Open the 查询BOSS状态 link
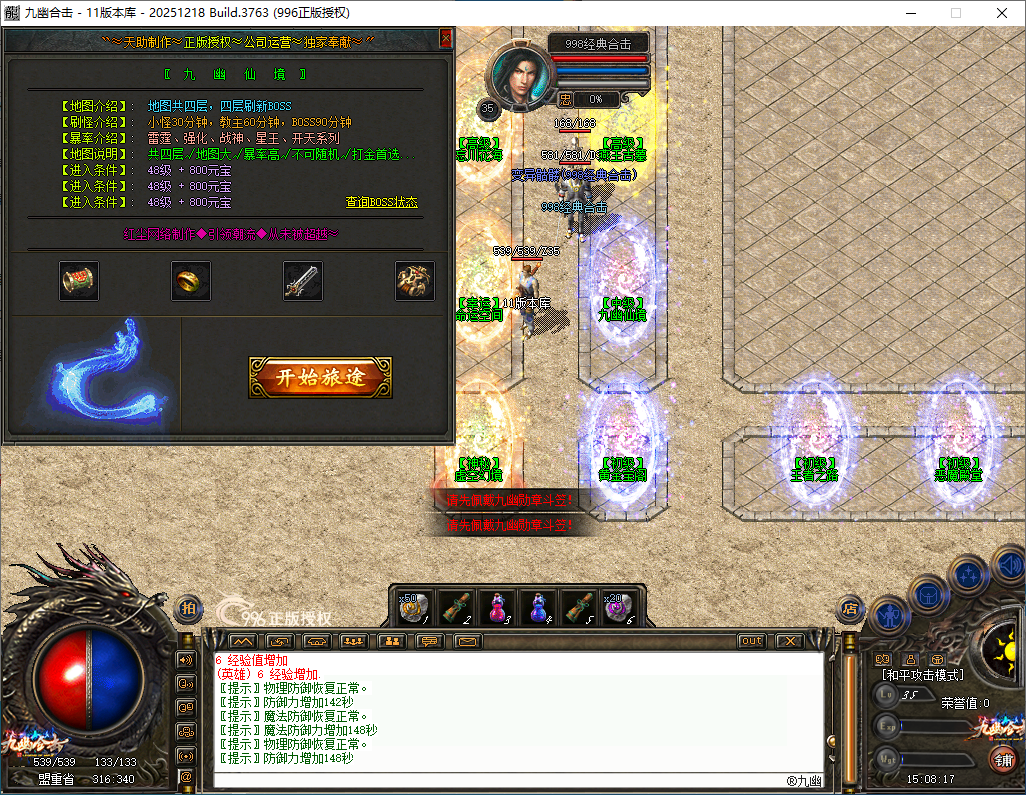The image size is (1026, 795). (382, 202)
